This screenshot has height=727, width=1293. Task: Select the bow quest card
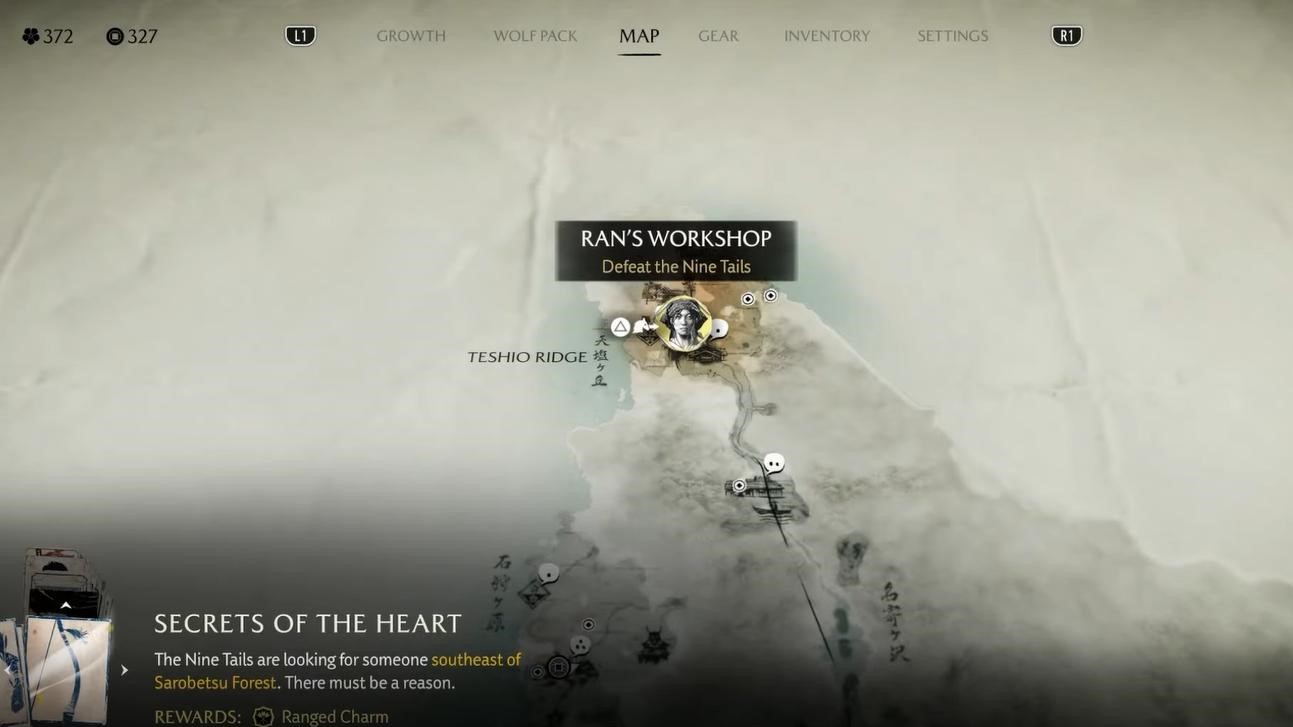[x=66, y=670]
